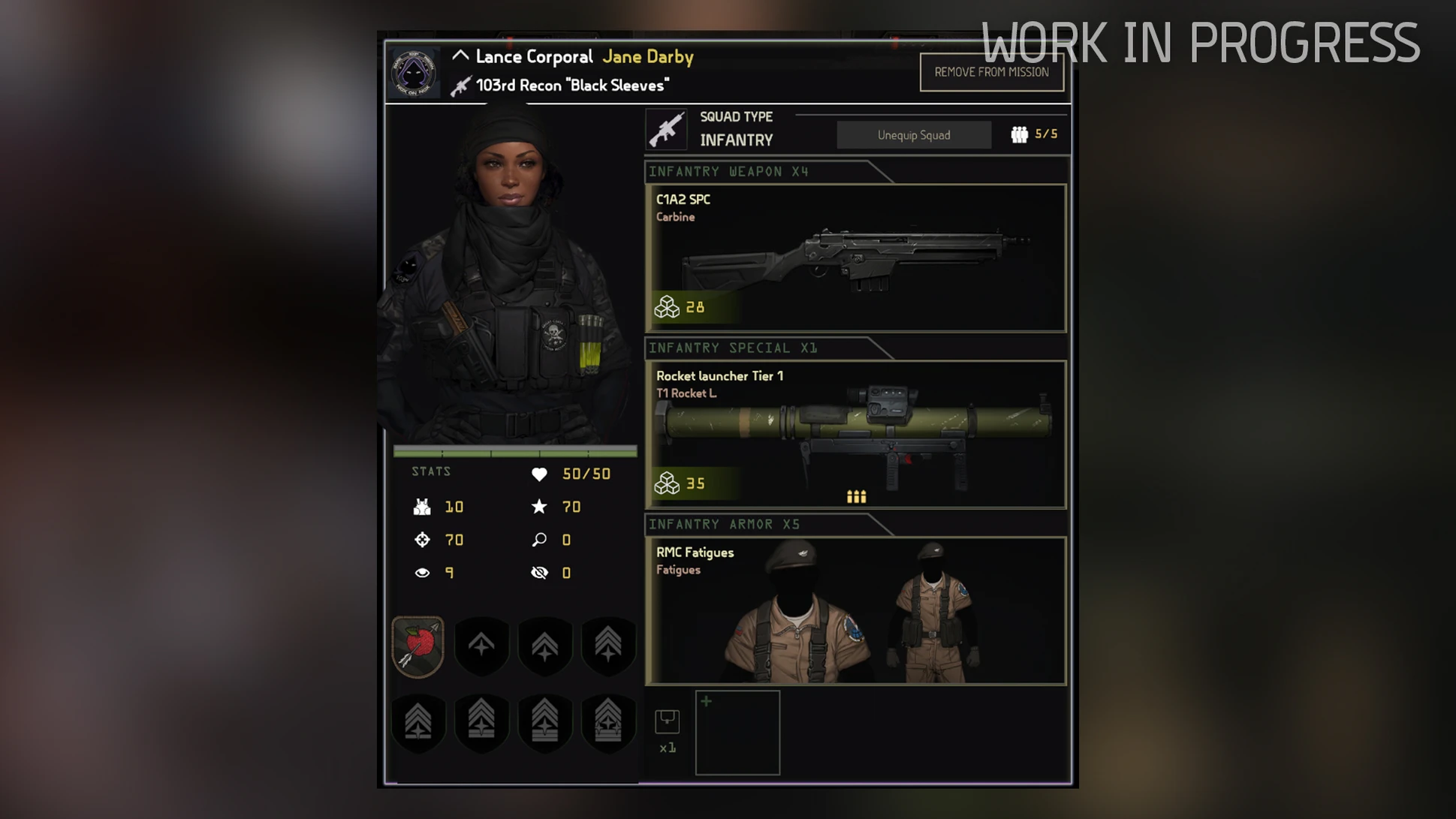Select the C1A2 SPC carbine weapon slot
Viewport: 1456px width, 819px height.
[x=855, y=257]
